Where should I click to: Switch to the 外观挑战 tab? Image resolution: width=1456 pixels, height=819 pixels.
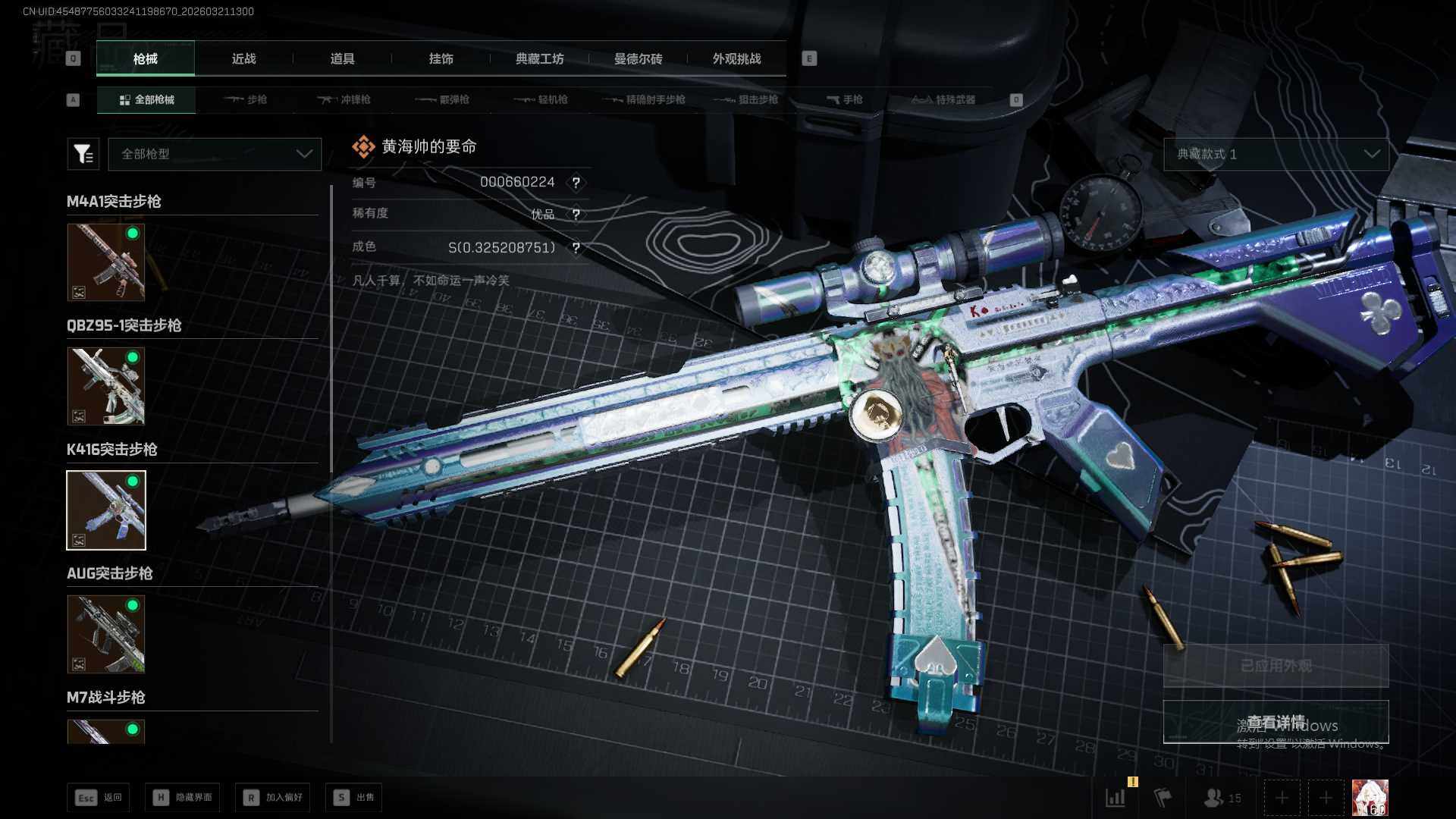(736, 58)
